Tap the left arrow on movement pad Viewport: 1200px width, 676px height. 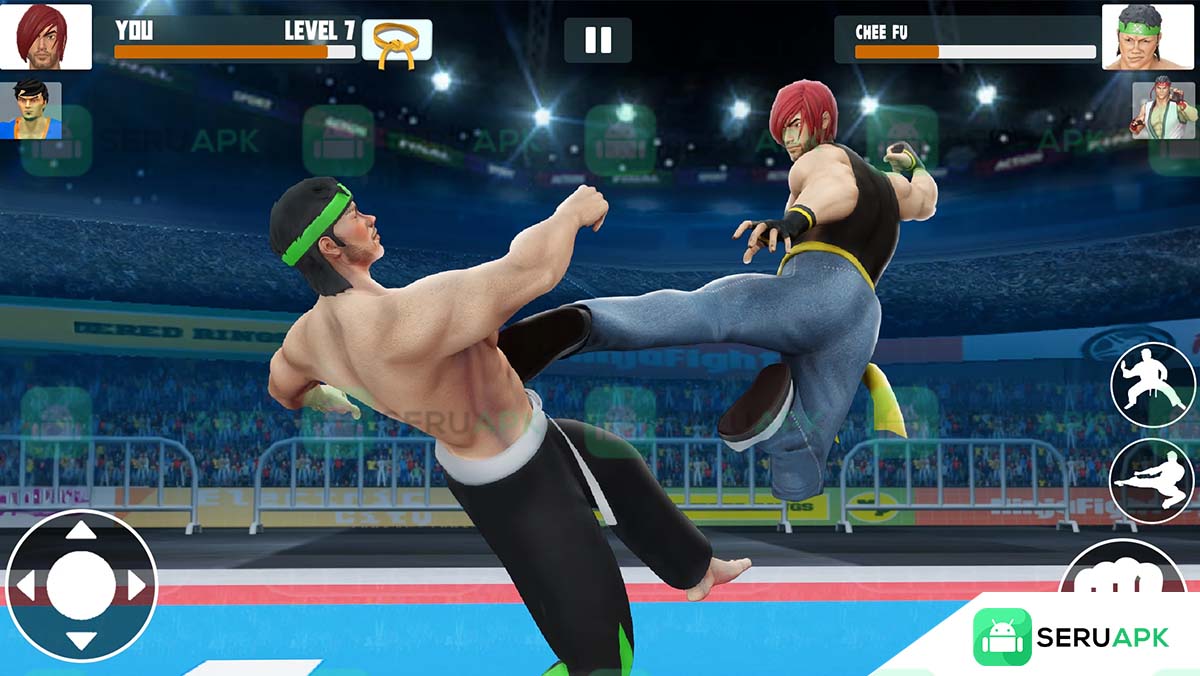tap(25, 585)
